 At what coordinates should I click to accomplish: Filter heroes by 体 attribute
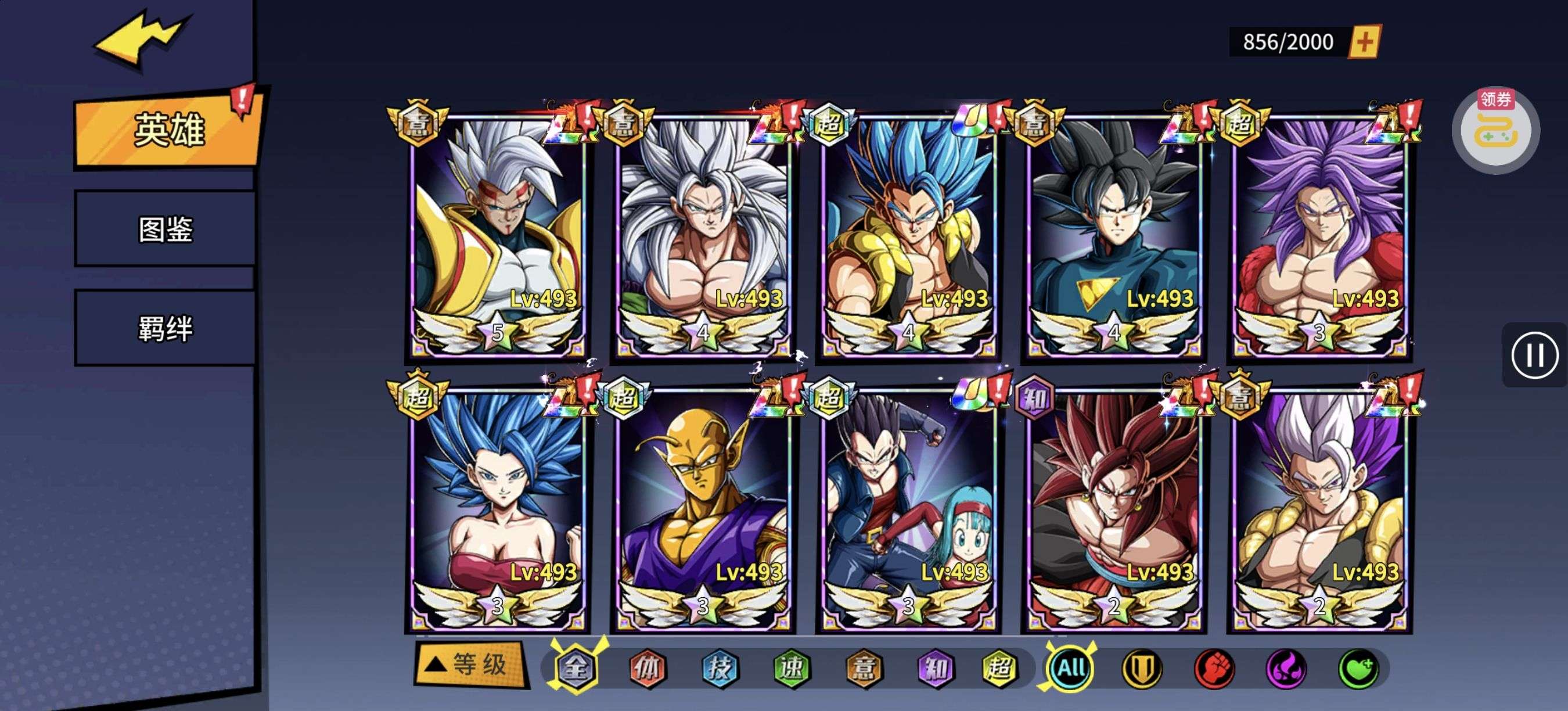(x=646, y=669)
